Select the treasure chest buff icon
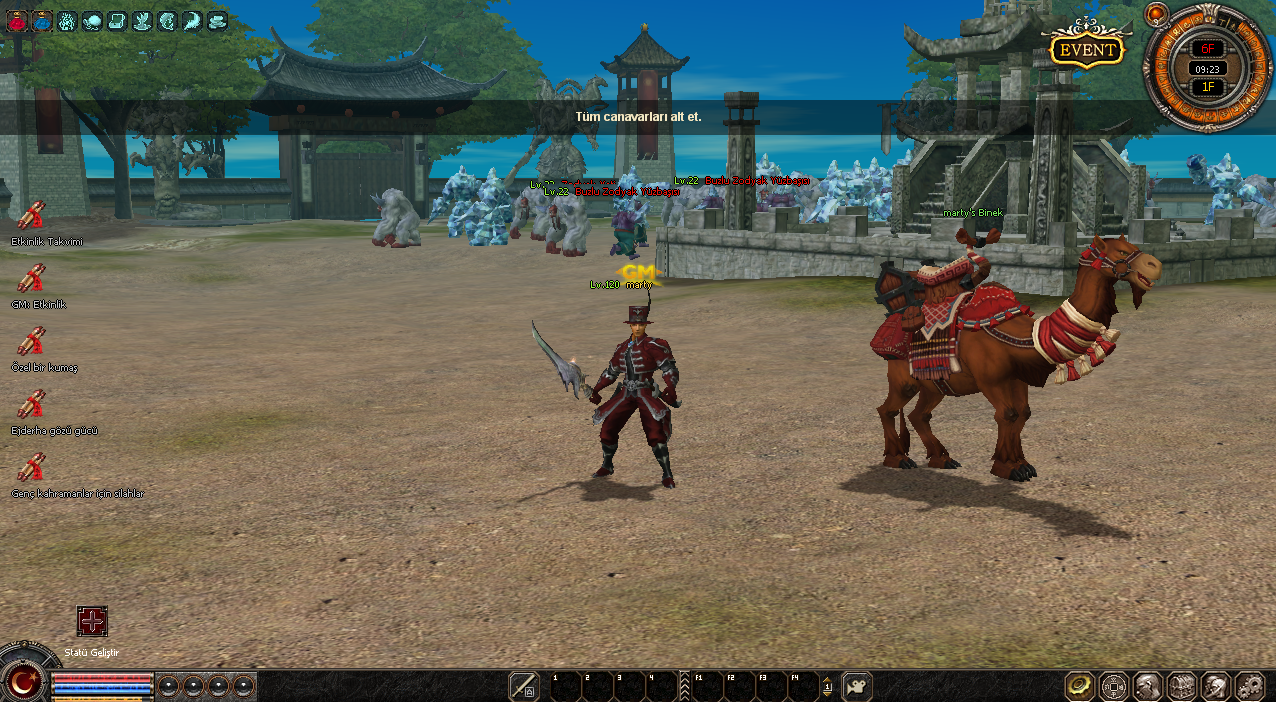Image resolution: width=1276 pixels, height=702 pixels. click(x=117, y=20)
